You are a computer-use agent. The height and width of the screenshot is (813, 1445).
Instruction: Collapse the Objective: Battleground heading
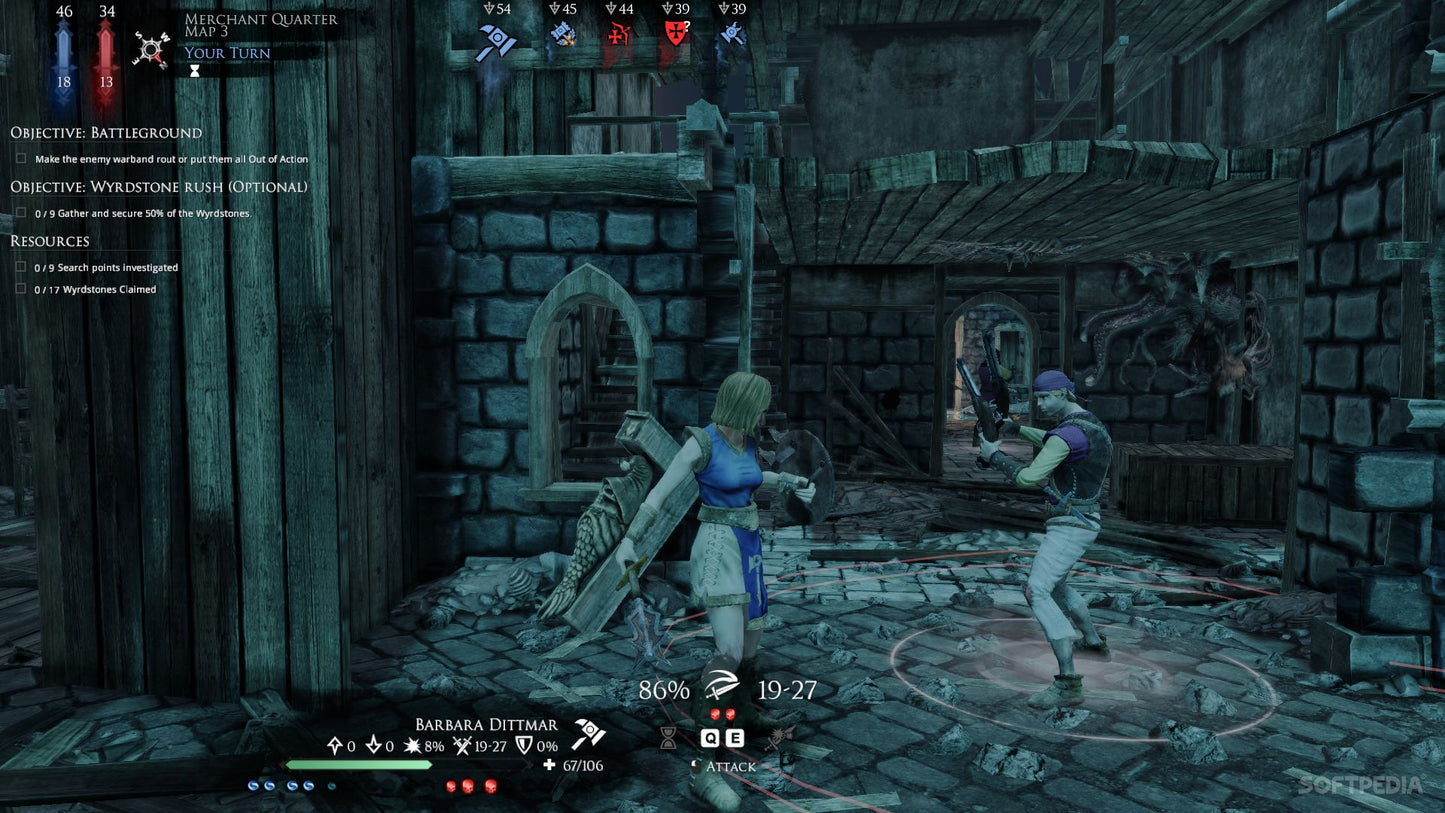click(105, 132)
